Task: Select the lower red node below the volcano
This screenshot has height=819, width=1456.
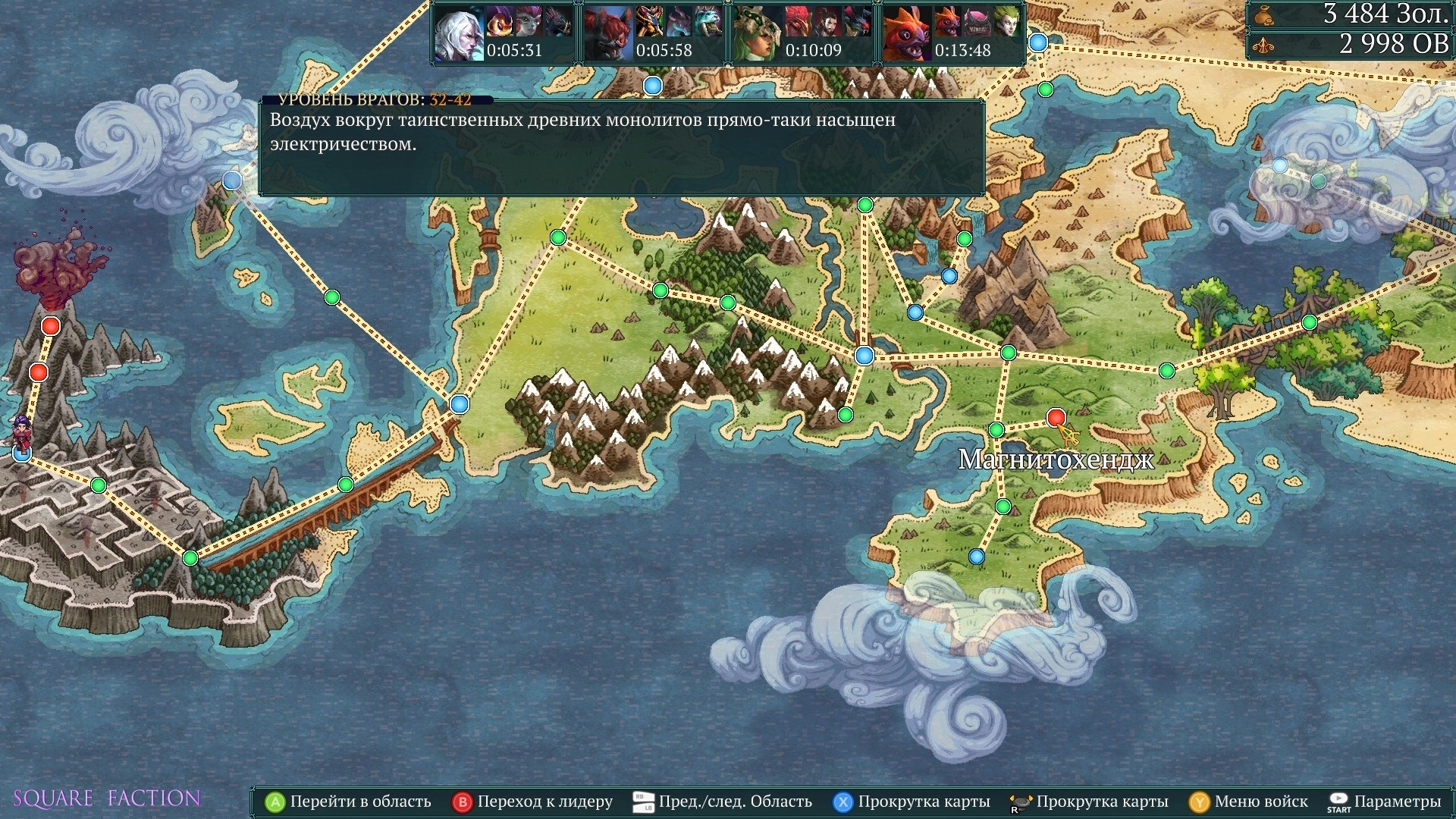Action: [x=39, y=372]
